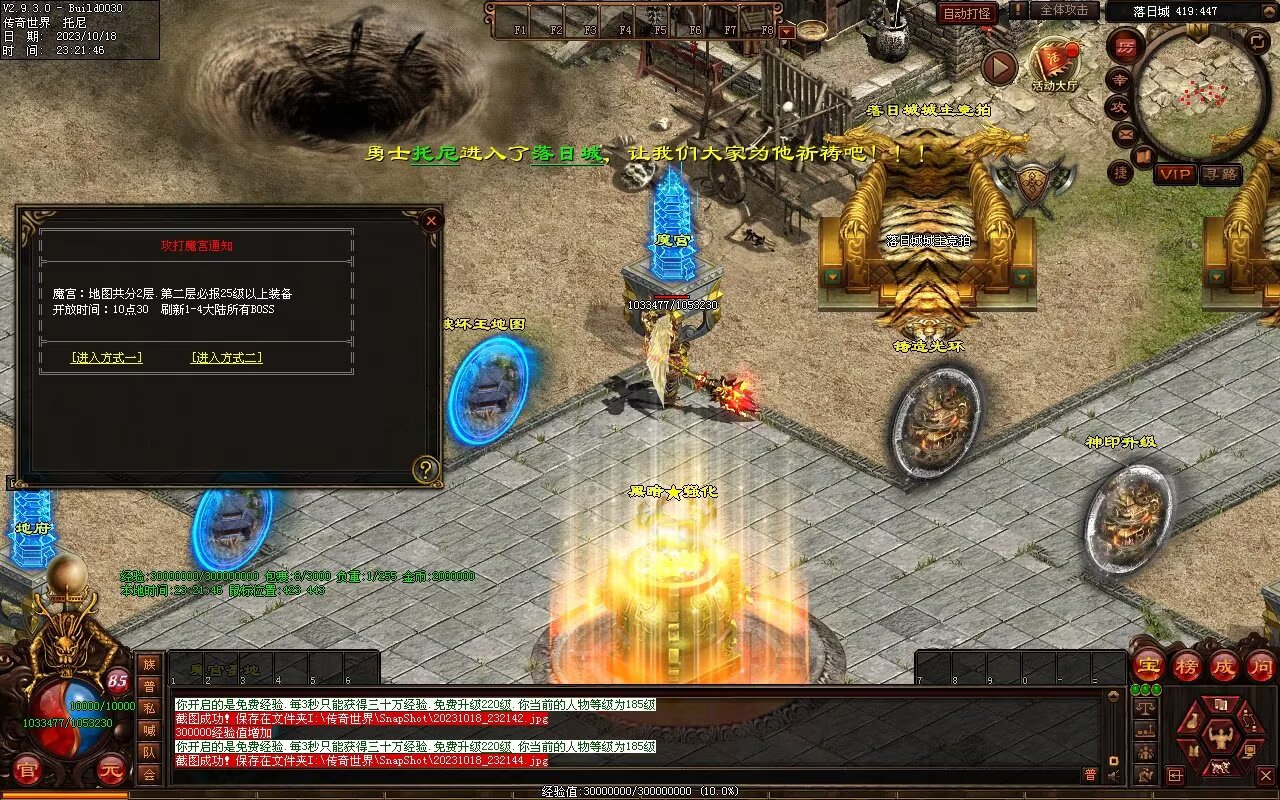The image size is (1280, 800).
Task: Open the 成 achievements button
Action: click(x=1224, y=665)
